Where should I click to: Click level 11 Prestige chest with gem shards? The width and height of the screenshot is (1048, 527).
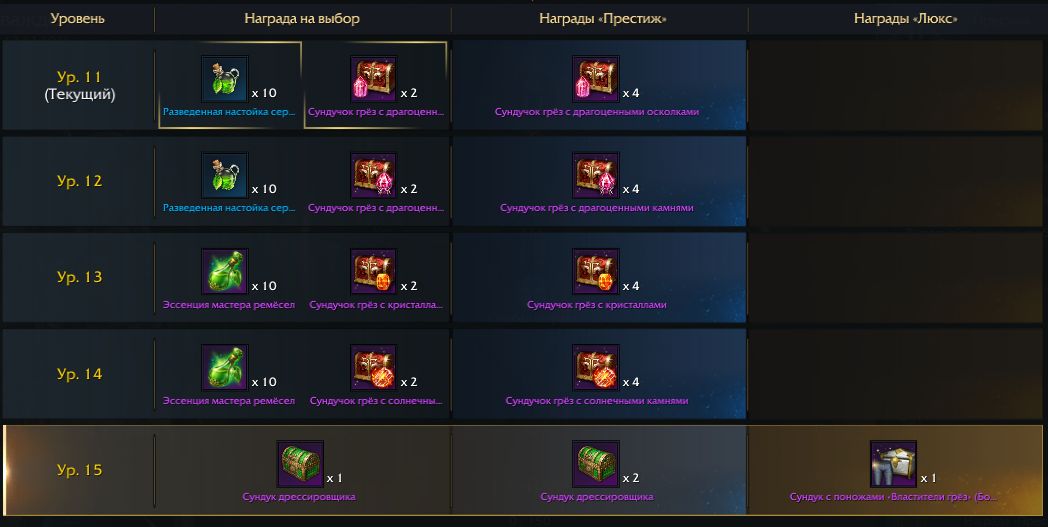(x=596, y=79)
